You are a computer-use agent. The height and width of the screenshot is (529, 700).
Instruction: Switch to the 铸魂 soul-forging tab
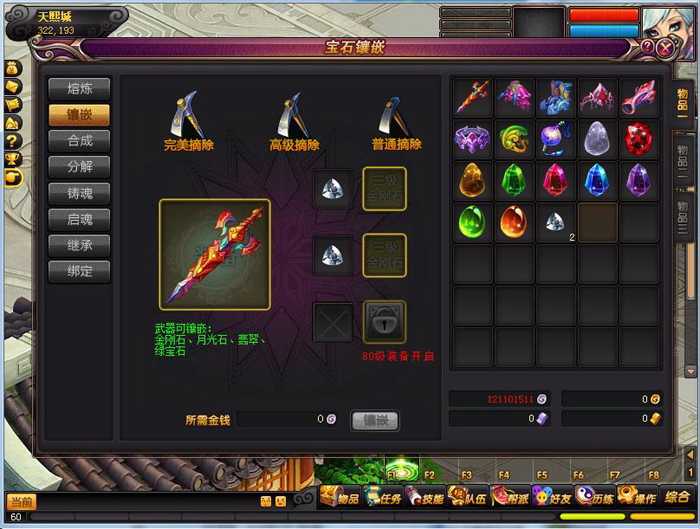tap(79, 193)
